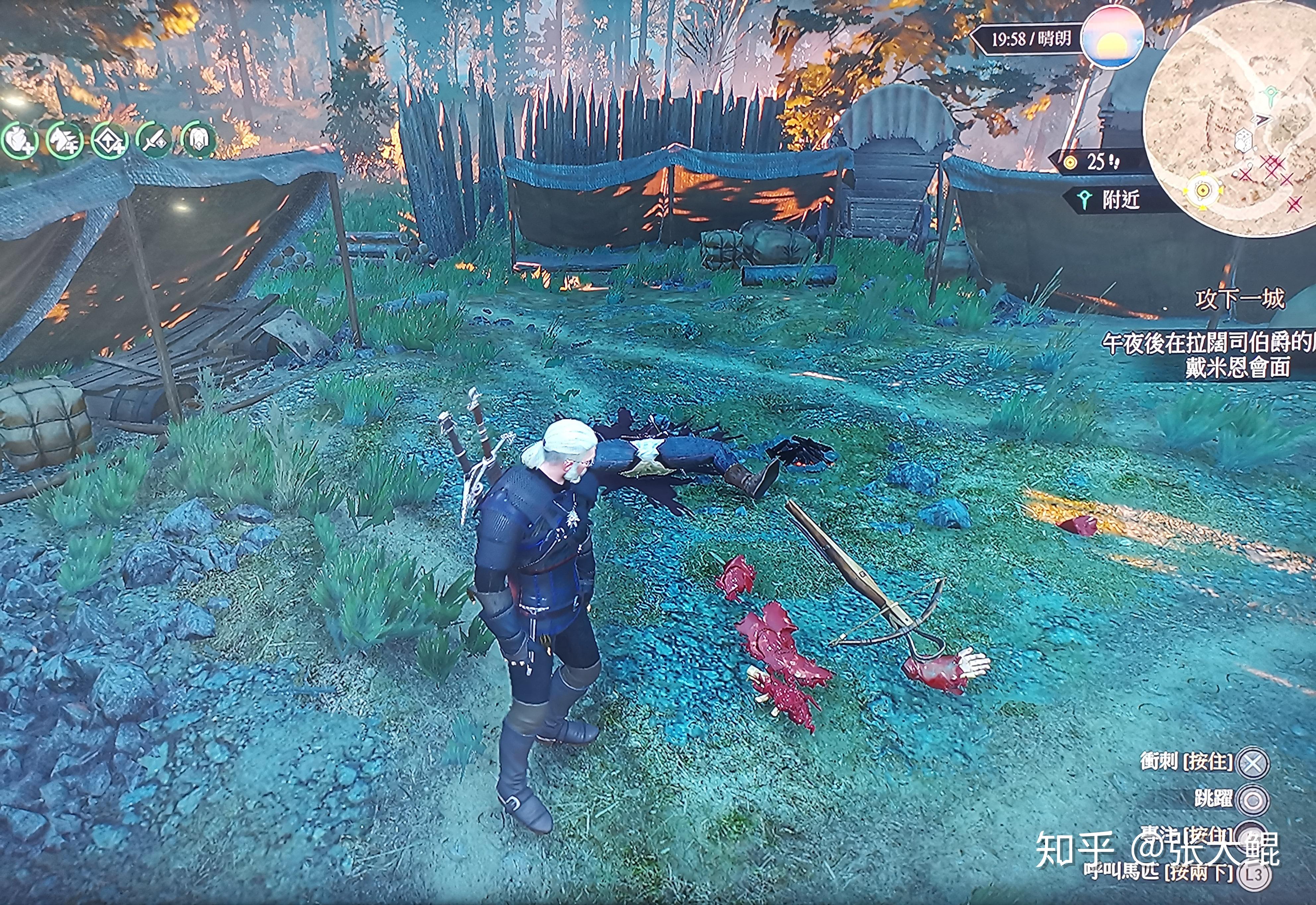Click the diamond arrow buff icon
This screenshot has width=1316, height=905.
pos(109,141)
